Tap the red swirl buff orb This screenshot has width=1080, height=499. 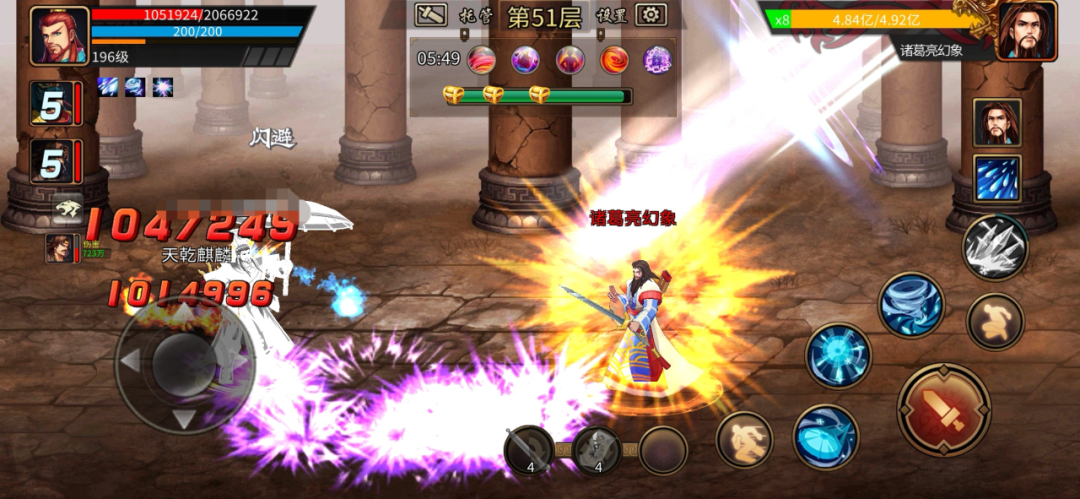coord(481,59)
